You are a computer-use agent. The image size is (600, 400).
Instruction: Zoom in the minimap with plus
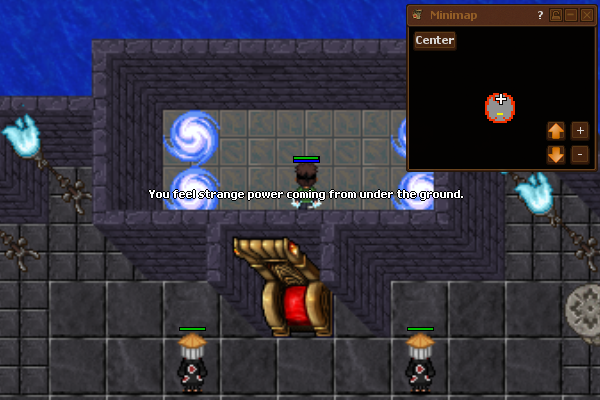click(x=580, y=131)
